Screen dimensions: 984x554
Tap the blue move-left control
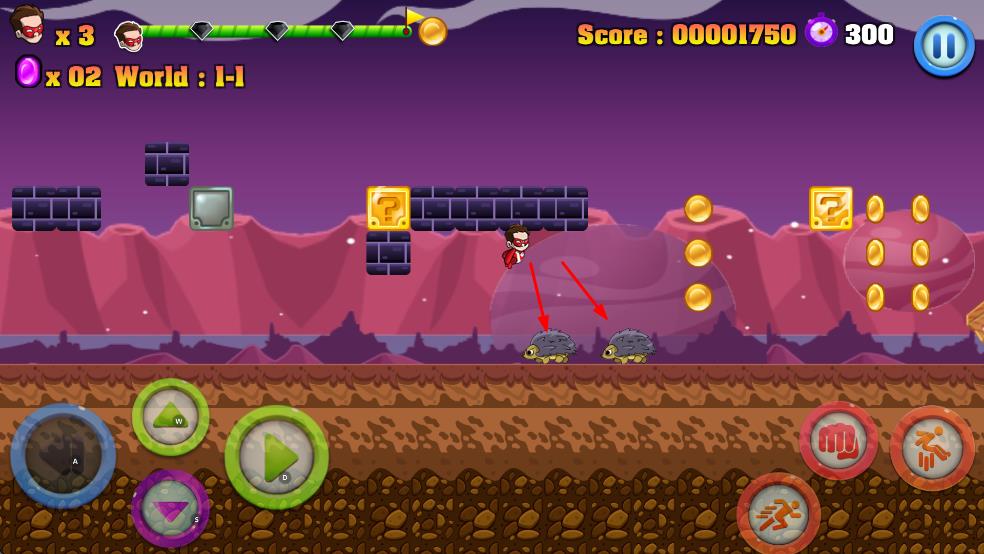coord(63,456)
